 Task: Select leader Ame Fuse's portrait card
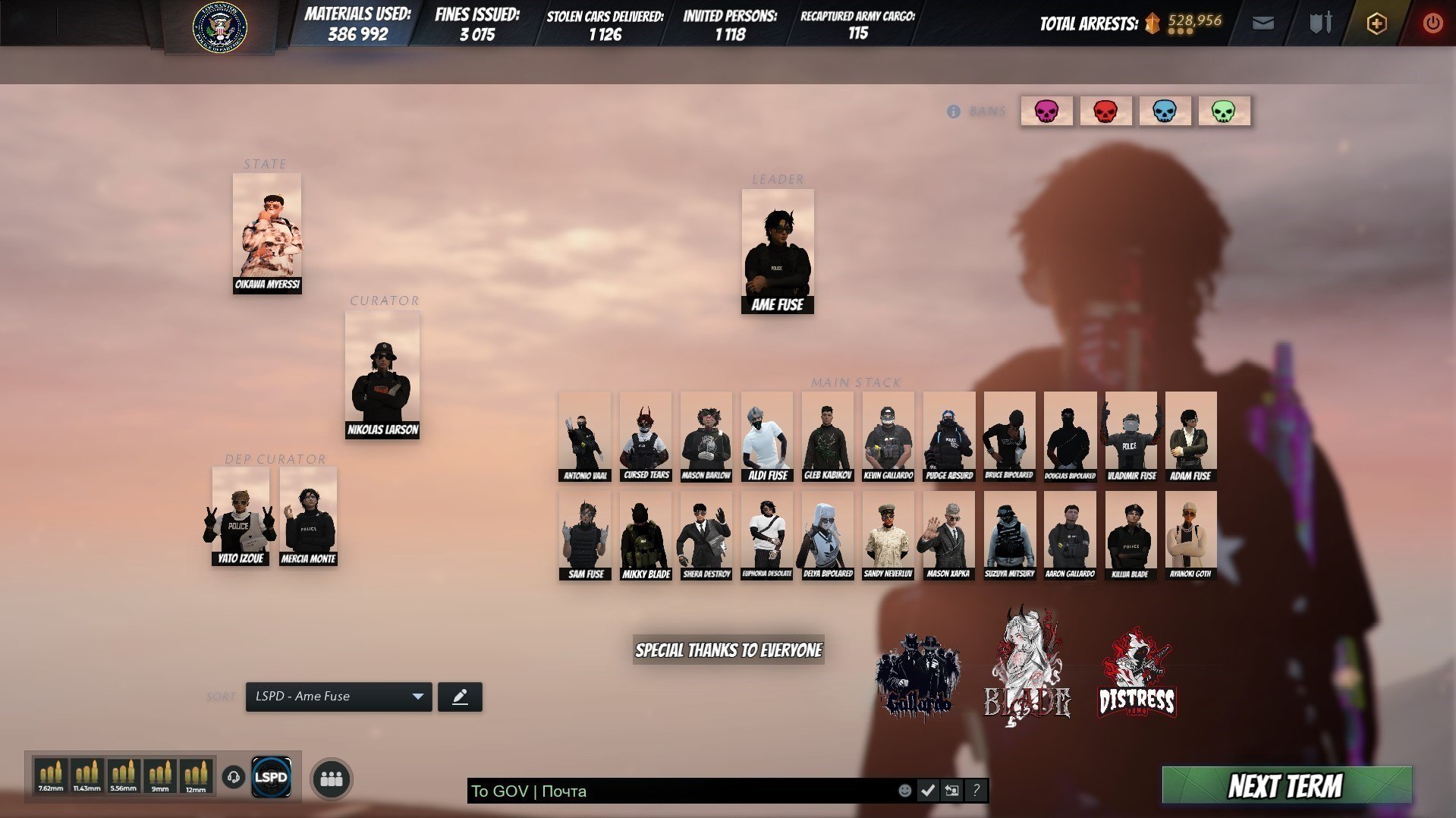tap(777, 250)
